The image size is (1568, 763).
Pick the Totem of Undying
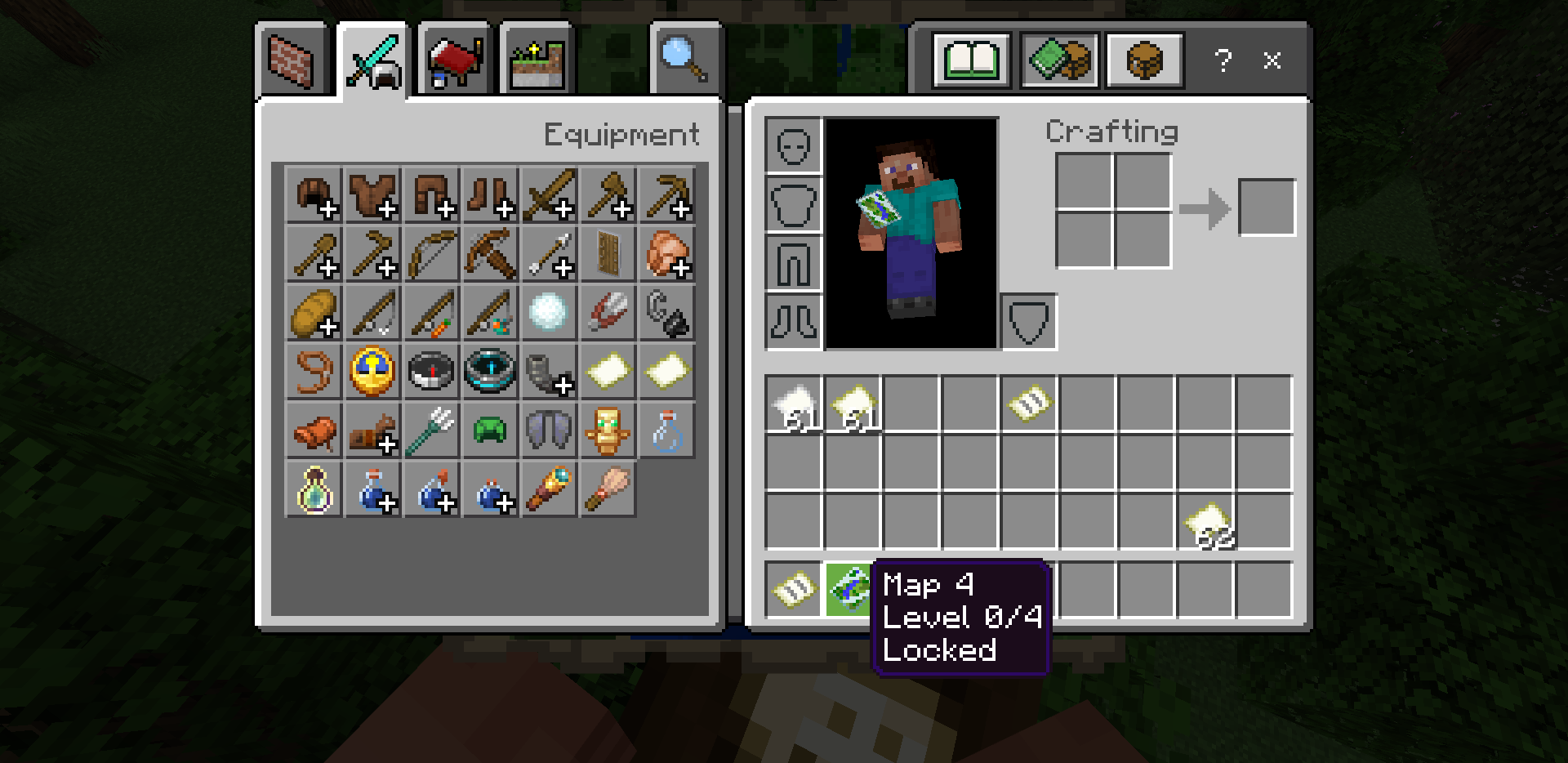coord(608,431)
